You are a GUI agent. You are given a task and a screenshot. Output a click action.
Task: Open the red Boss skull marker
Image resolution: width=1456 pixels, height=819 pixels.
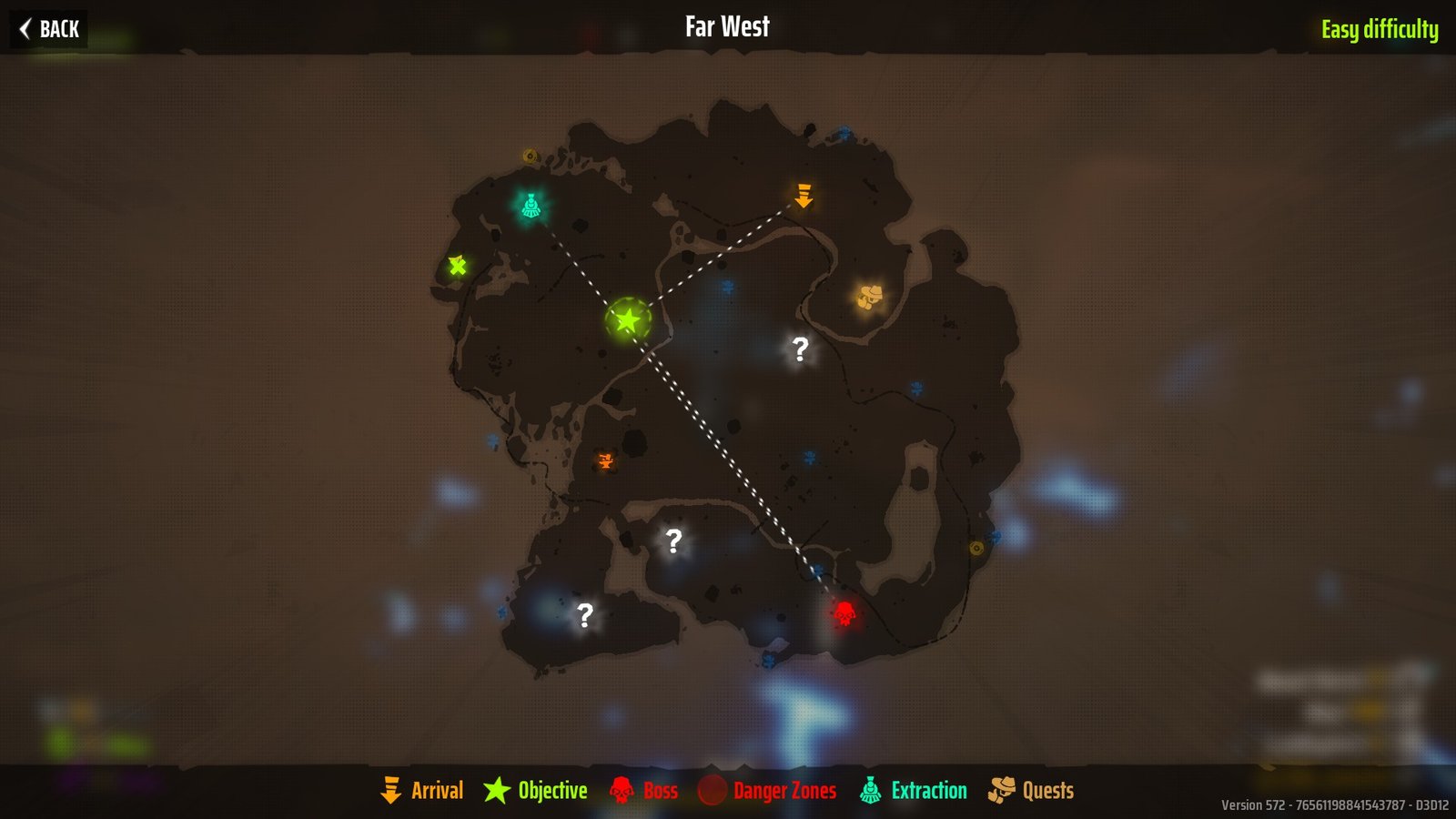845,612
